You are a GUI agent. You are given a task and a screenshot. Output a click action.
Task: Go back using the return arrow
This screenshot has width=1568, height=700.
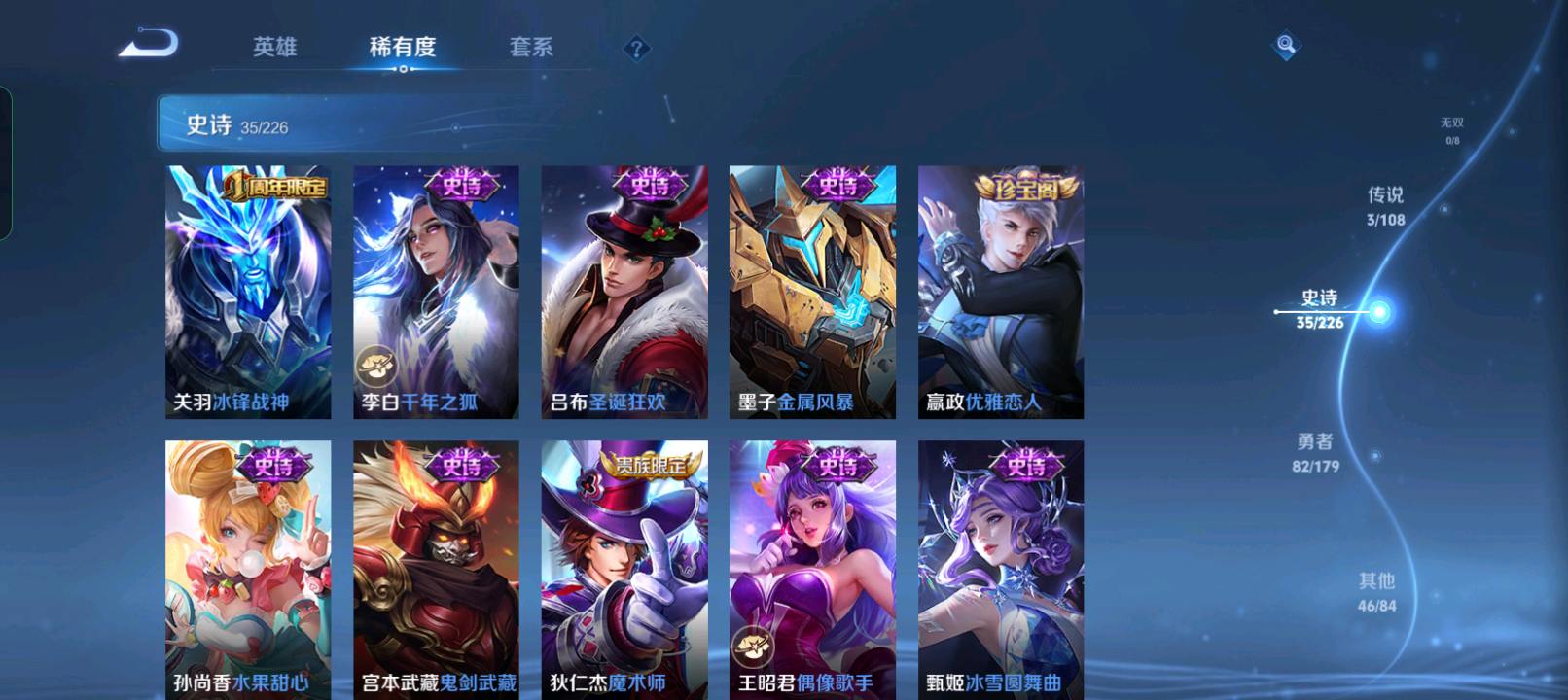click(149, 45)
